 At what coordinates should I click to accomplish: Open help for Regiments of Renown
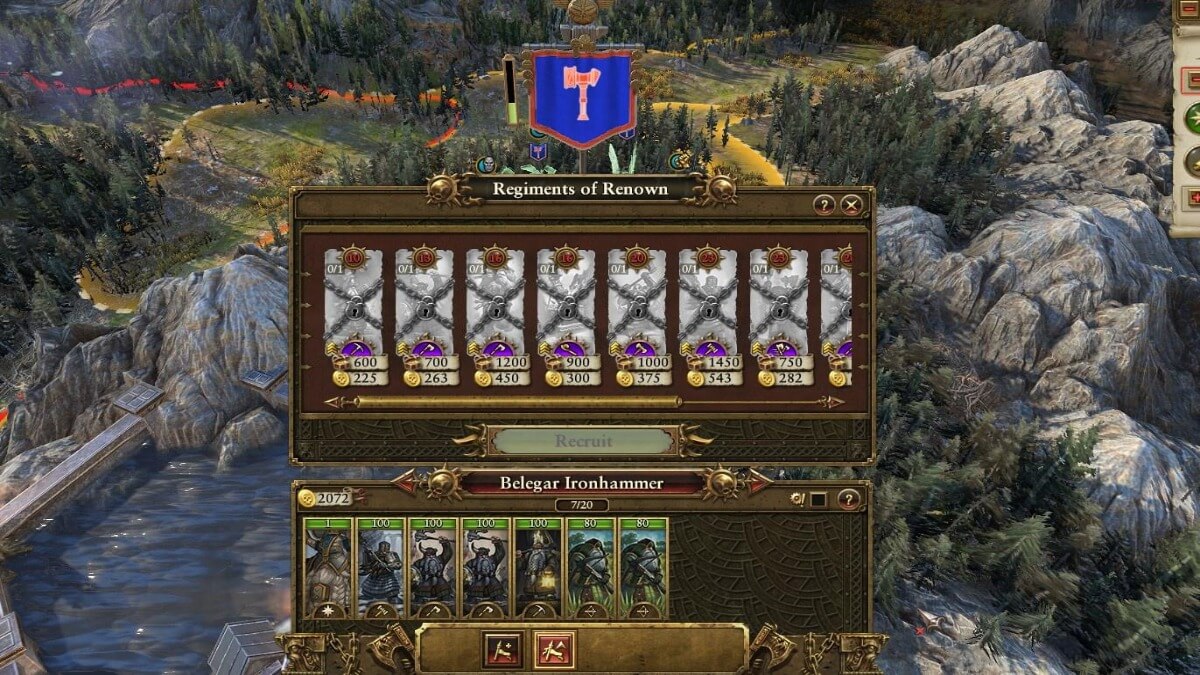coord(824,205)
